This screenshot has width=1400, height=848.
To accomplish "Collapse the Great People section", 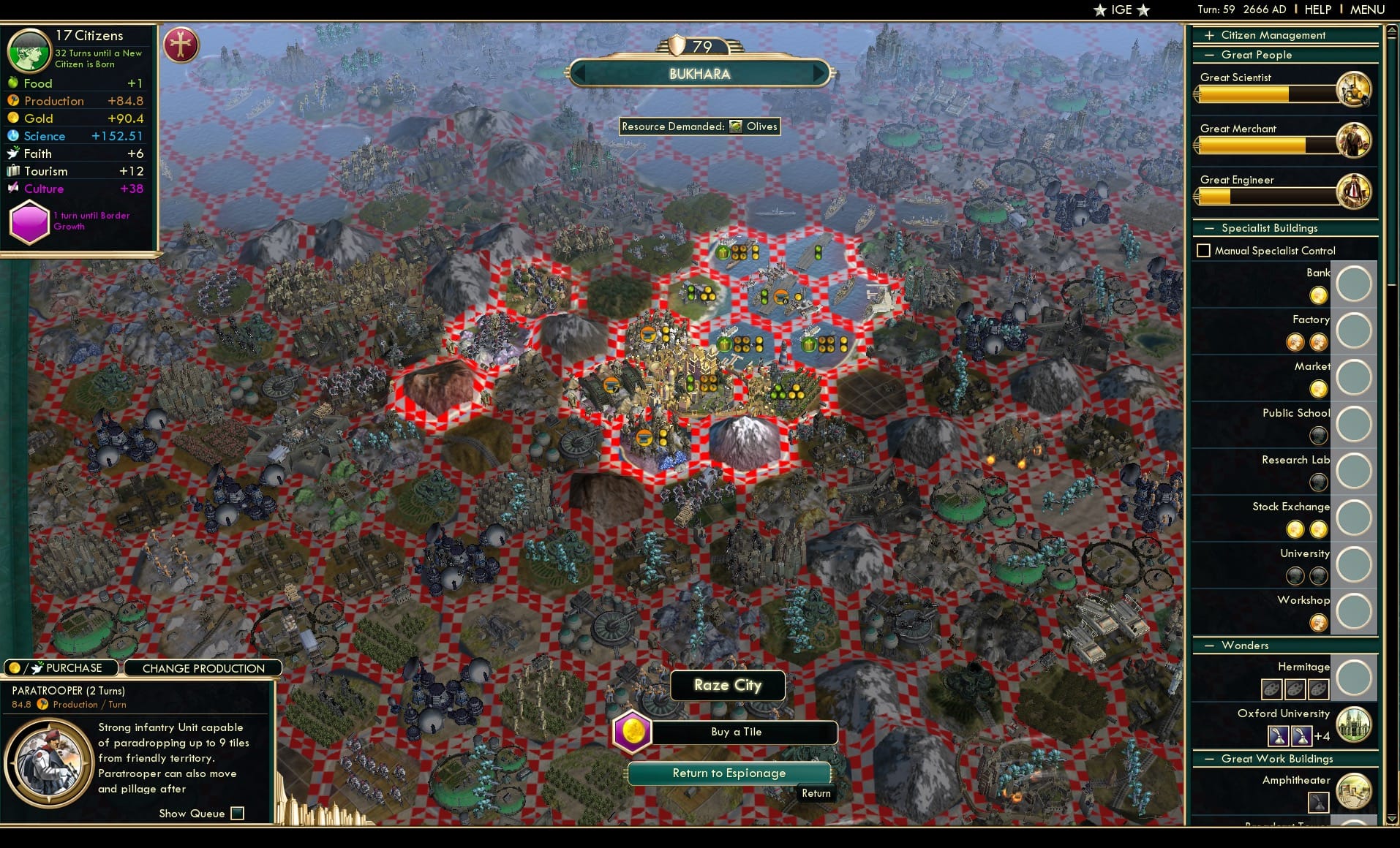I will click(1211, 55).
